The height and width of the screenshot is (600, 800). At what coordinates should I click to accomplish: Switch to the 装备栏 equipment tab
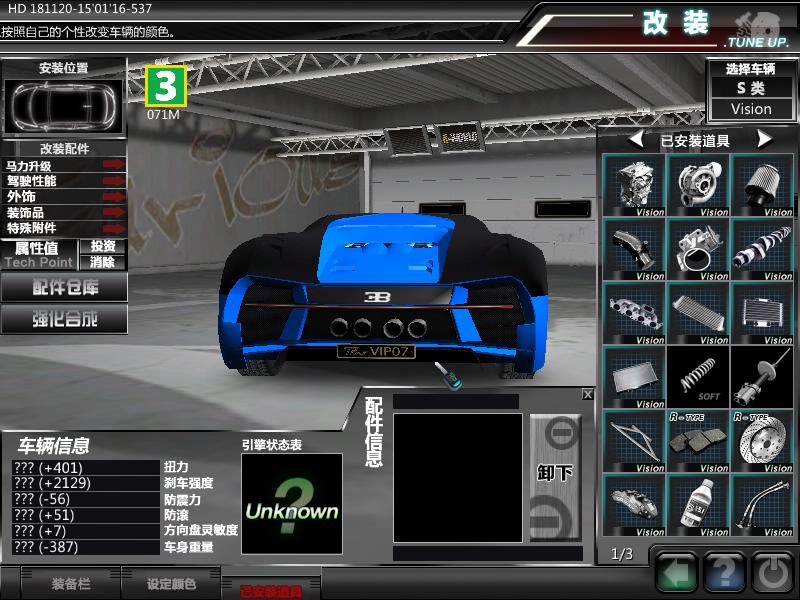point(70,584)
